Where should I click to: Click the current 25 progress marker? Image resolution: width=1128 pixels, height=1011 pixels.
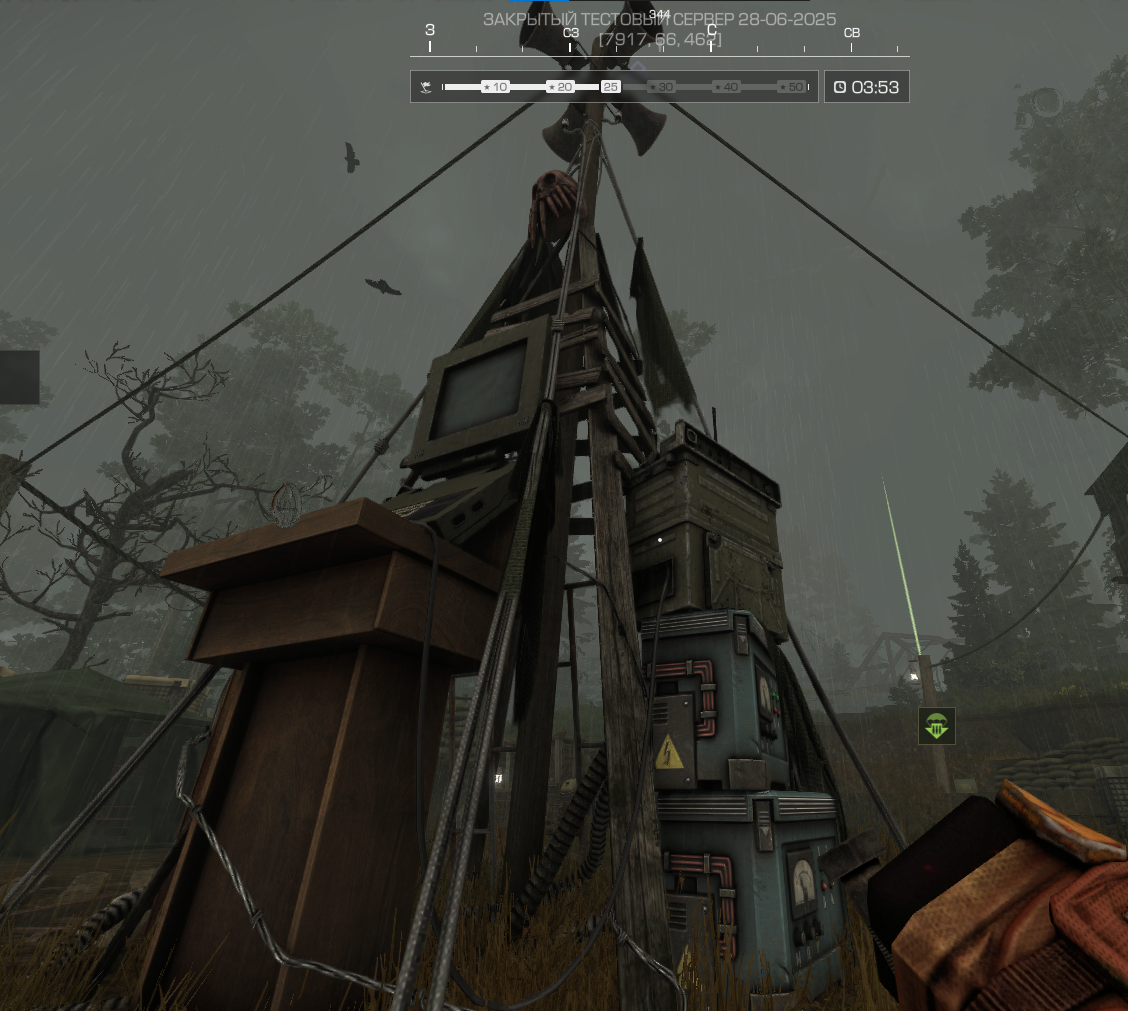(x=611, y=87)
